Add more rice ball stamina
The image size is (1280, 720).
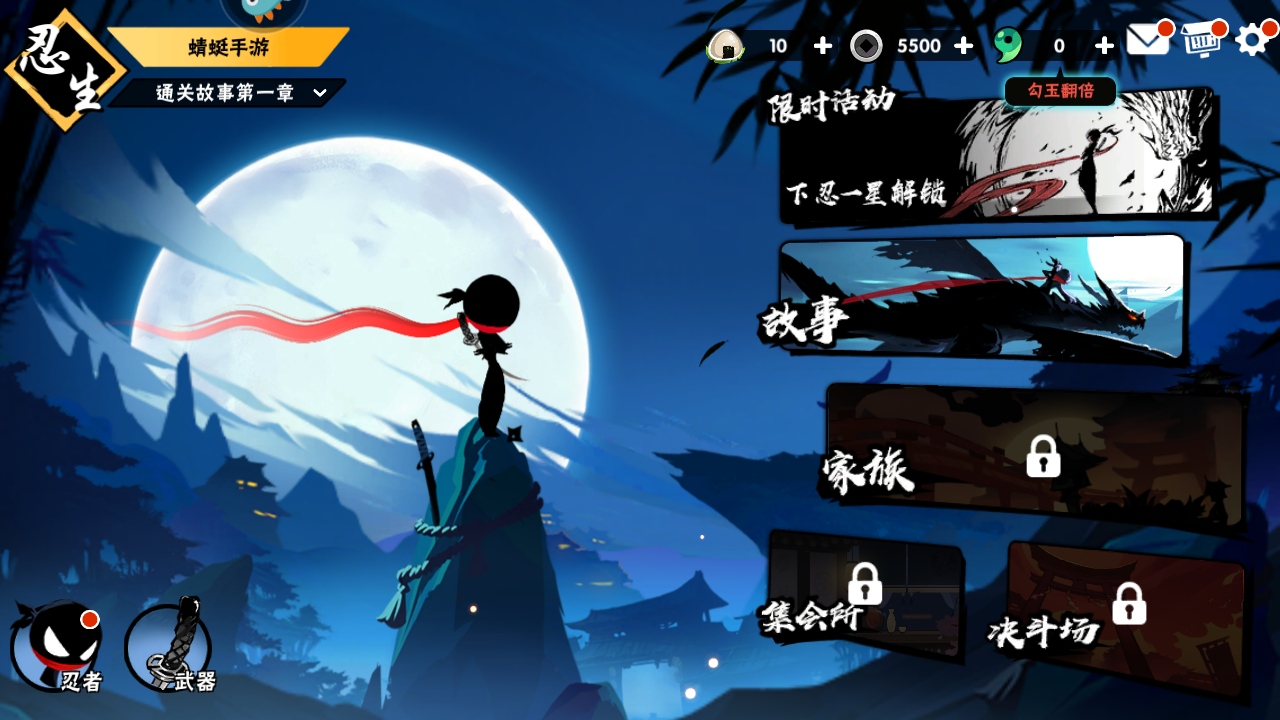coord(822,46)
